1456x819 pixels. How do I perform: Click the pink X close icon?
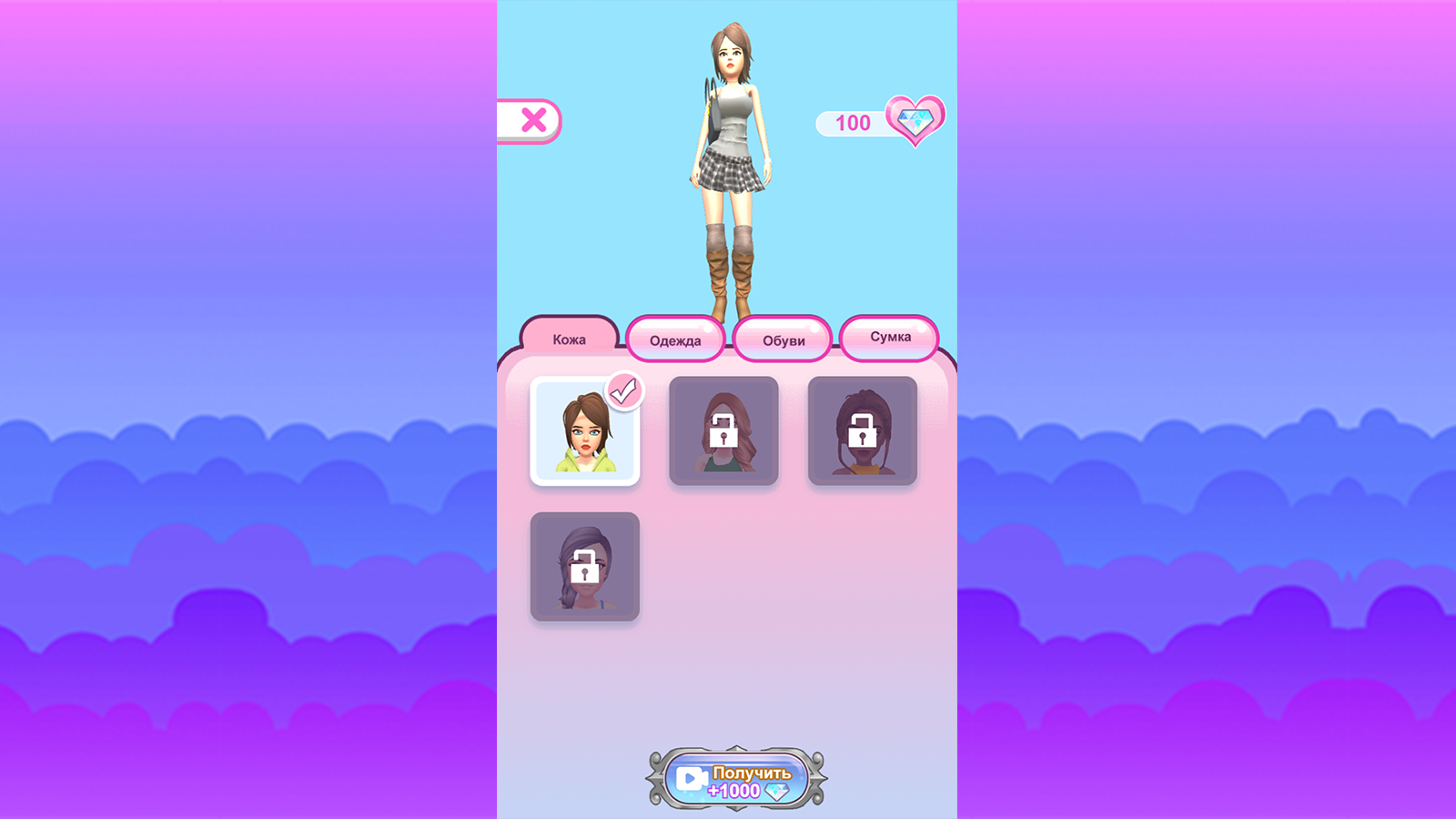click(535, 118)
